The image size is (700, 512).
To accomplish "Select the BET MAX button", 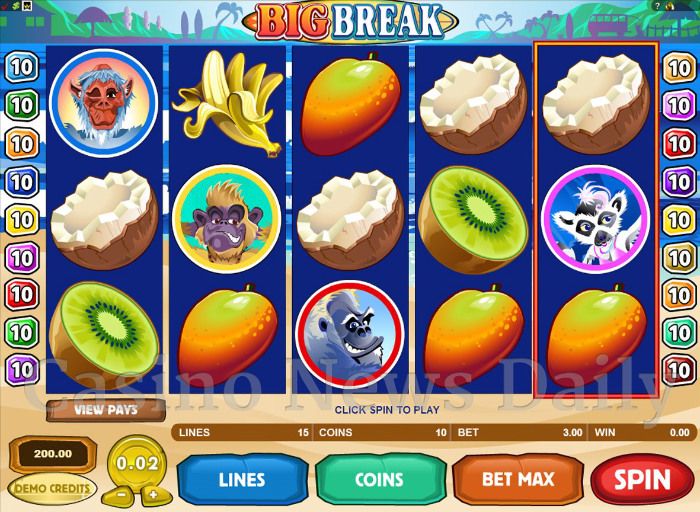I will (517, 479).
